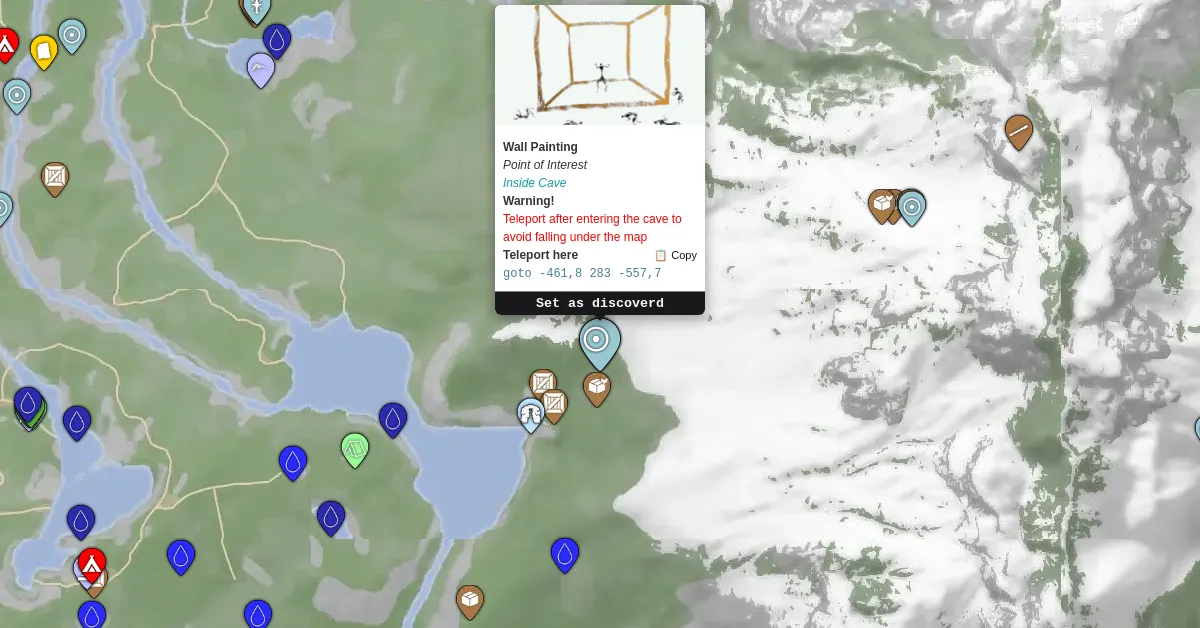Select the light green tent marker
The width and height of the screenshot is (1200, 628).
(355, 449)
